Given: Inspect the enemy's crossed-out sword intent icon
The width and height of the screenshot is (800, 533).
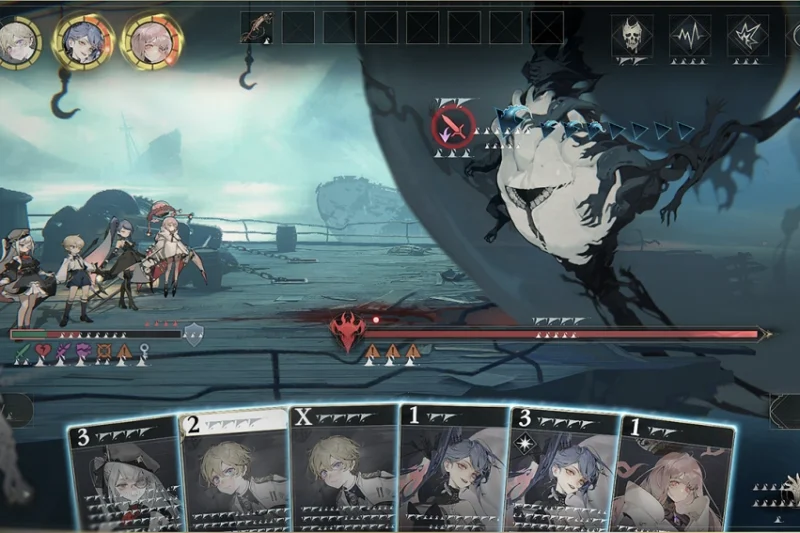Looking at the screenshot, I should [452, 127].
